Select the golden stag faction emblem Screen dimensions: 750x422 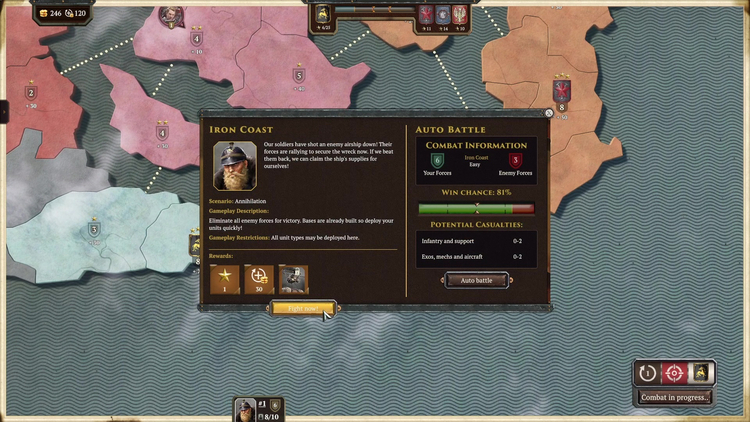coord(703,373)
